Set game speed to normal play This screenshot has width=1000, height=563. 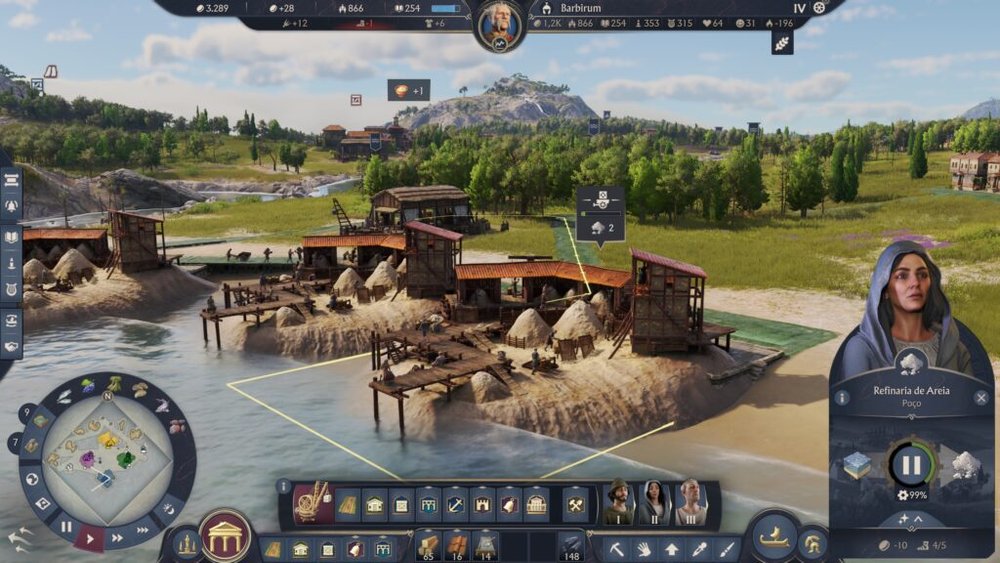click(x=91, y=539)
